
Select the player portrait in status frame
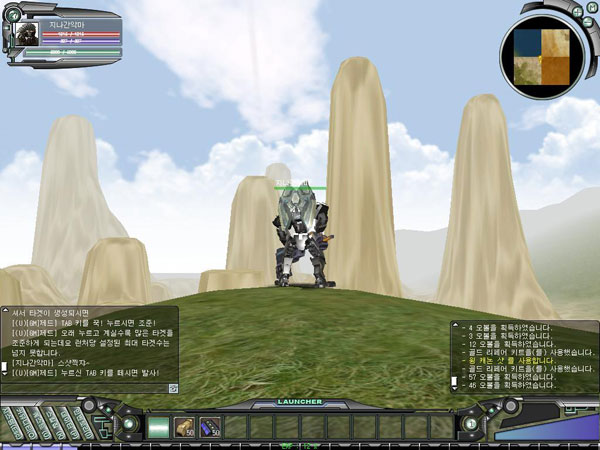[x=25, y=34]
